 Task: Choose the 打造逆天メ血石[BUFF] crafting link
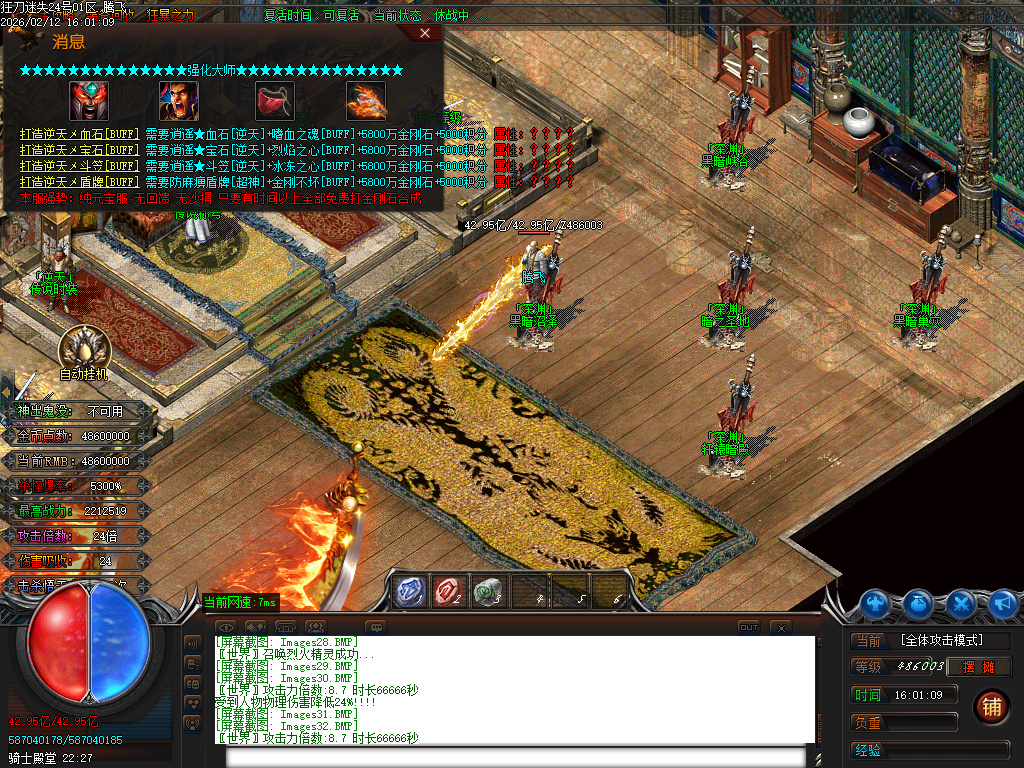coord(79,133)
